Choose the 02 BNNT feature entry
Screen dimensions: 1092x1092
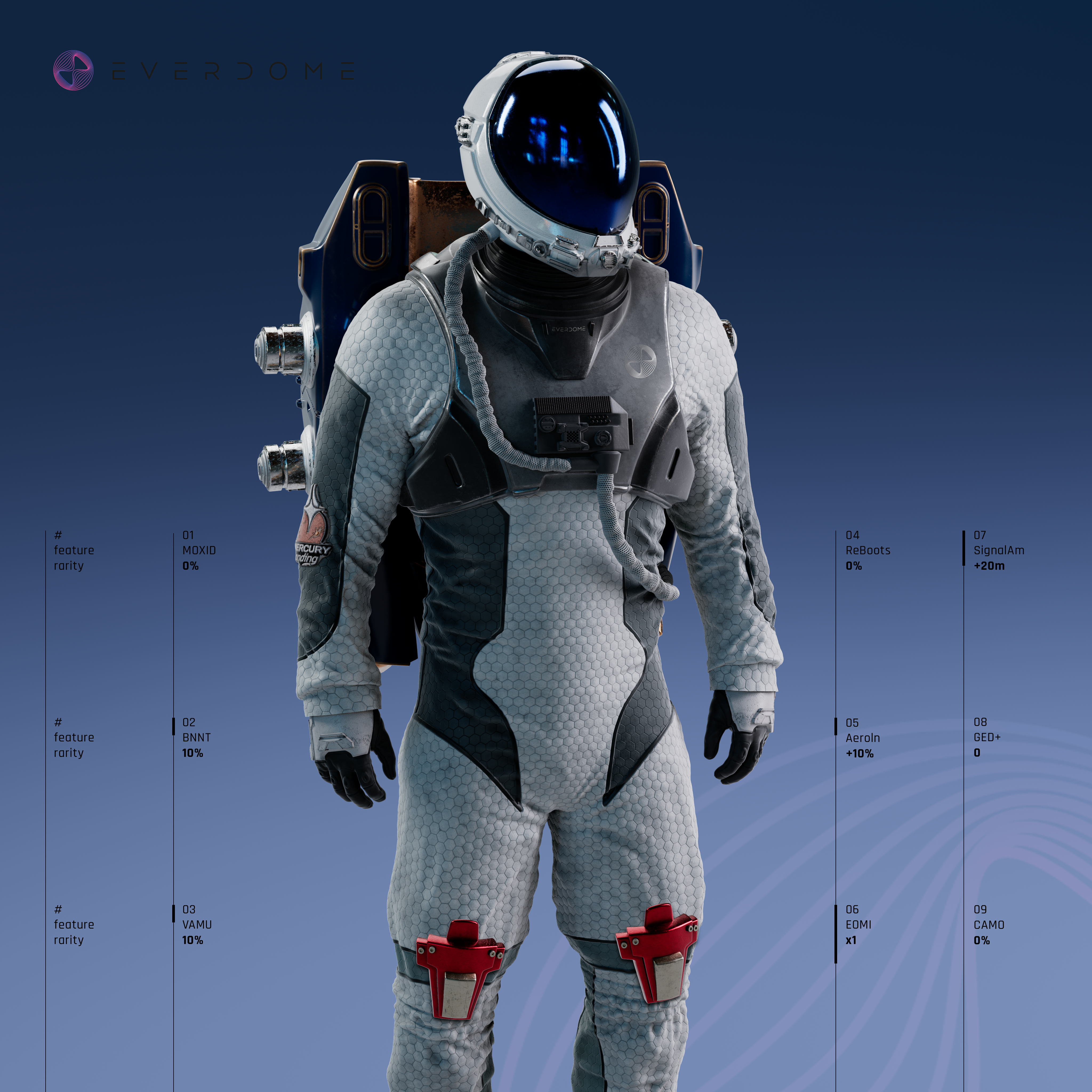point(196,737)
